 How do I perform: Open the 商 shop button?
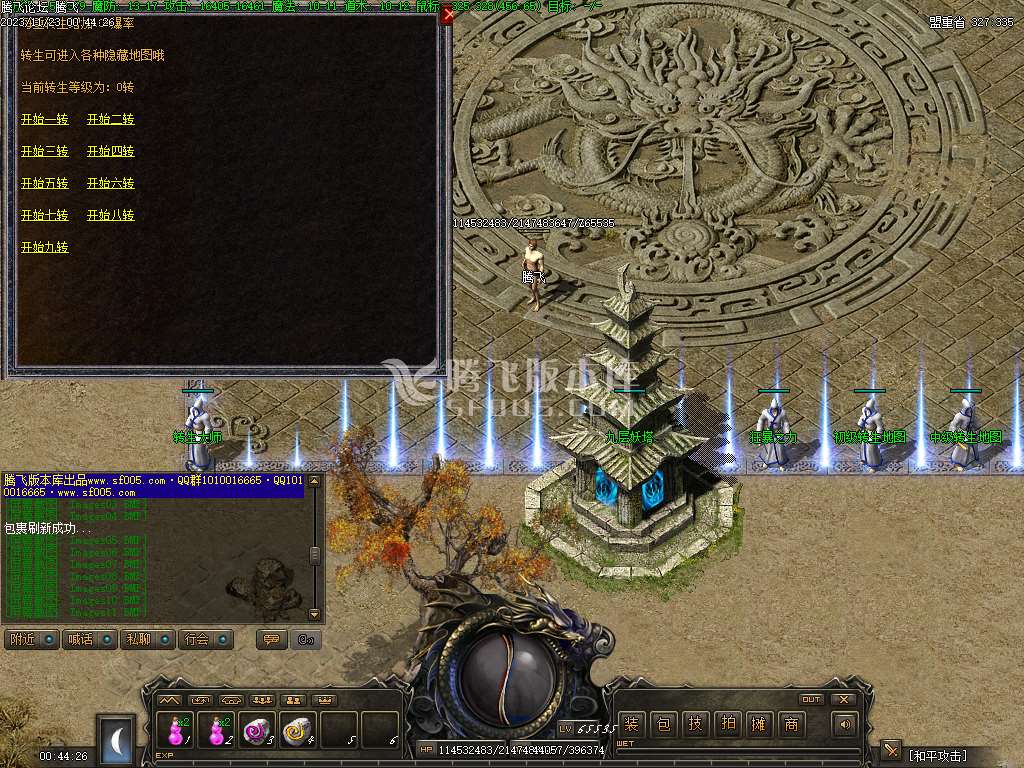point(791,724)
